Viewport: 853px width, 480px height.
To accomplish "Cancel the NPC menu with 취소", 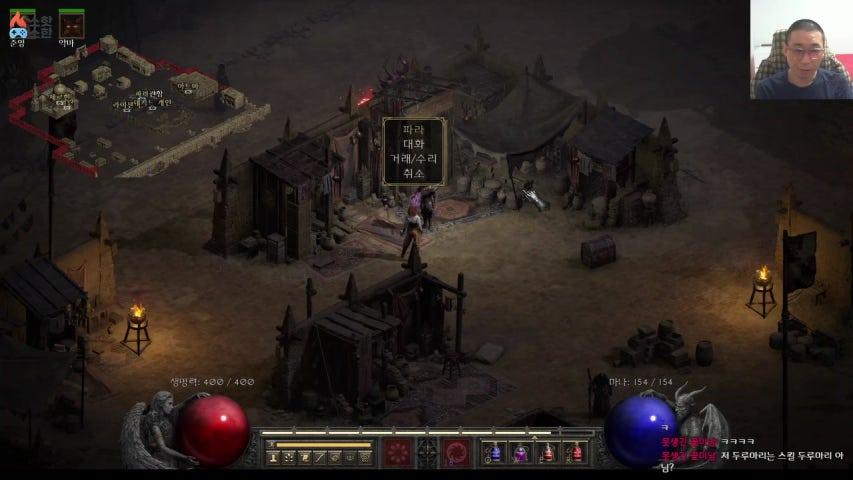I will [413, 172].
